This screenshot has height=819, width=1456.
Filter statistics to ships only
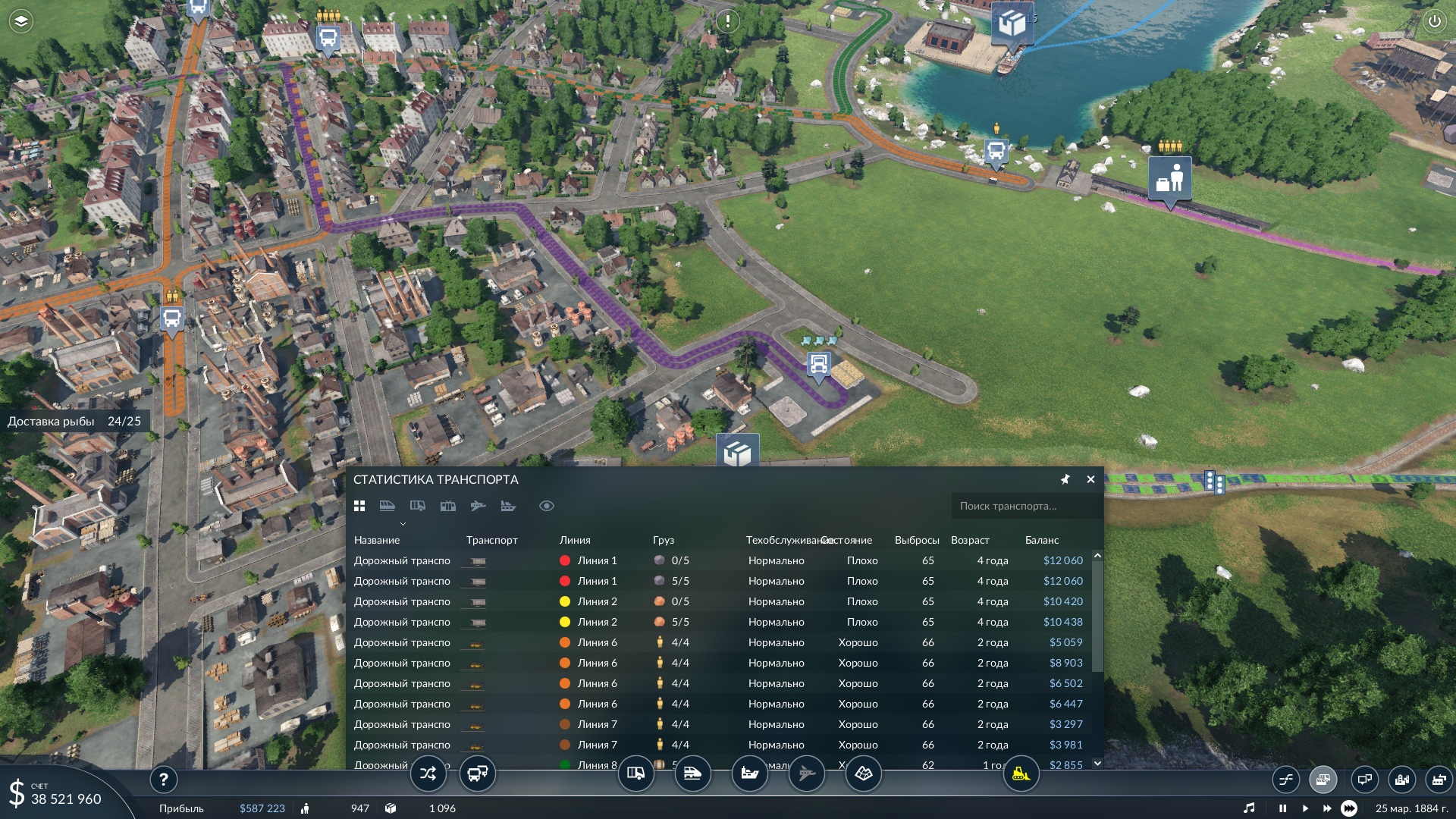[x=508, y=506]
